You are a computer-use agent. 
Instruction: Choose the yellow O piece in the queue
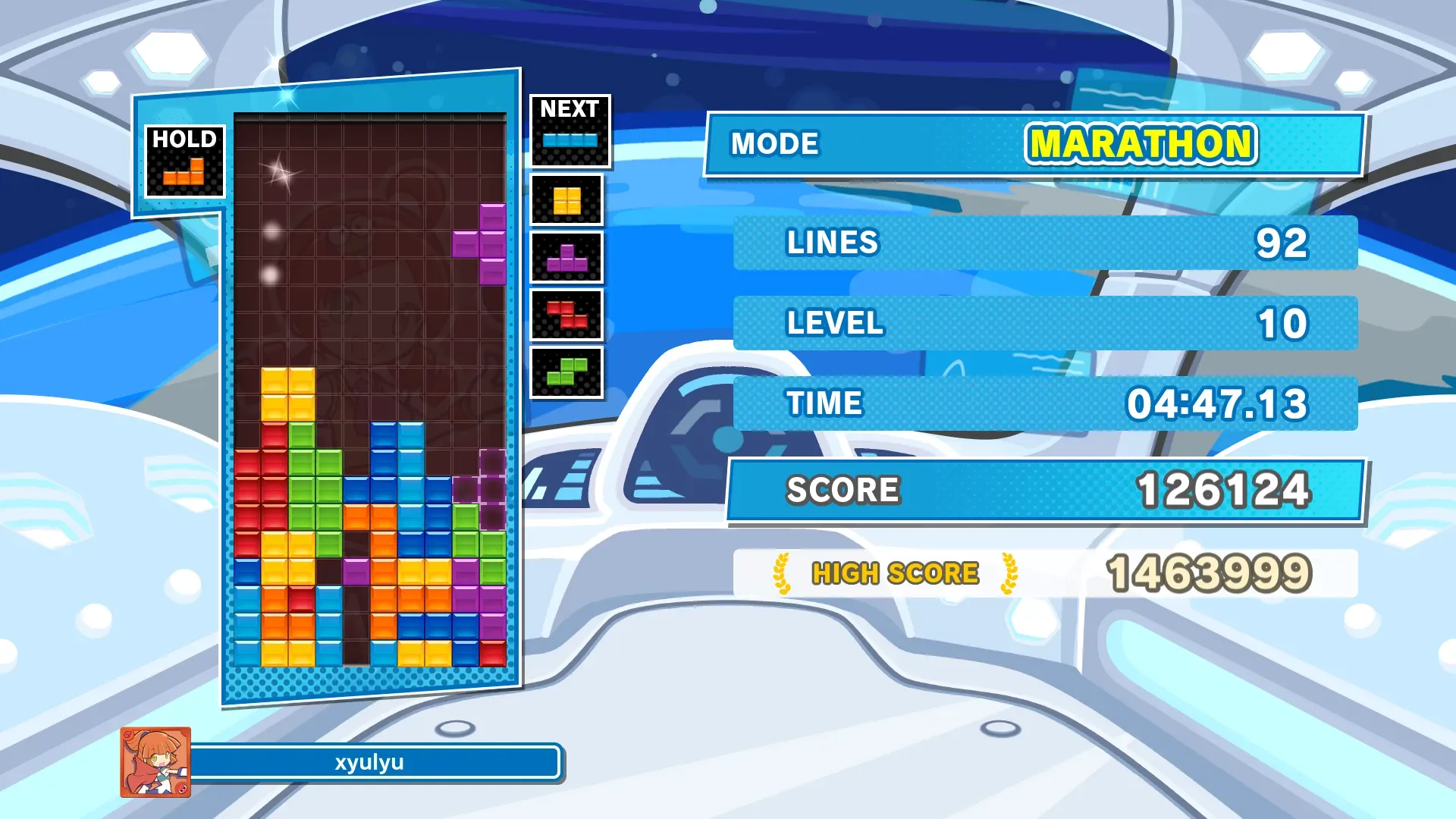(x=566, y=201)
